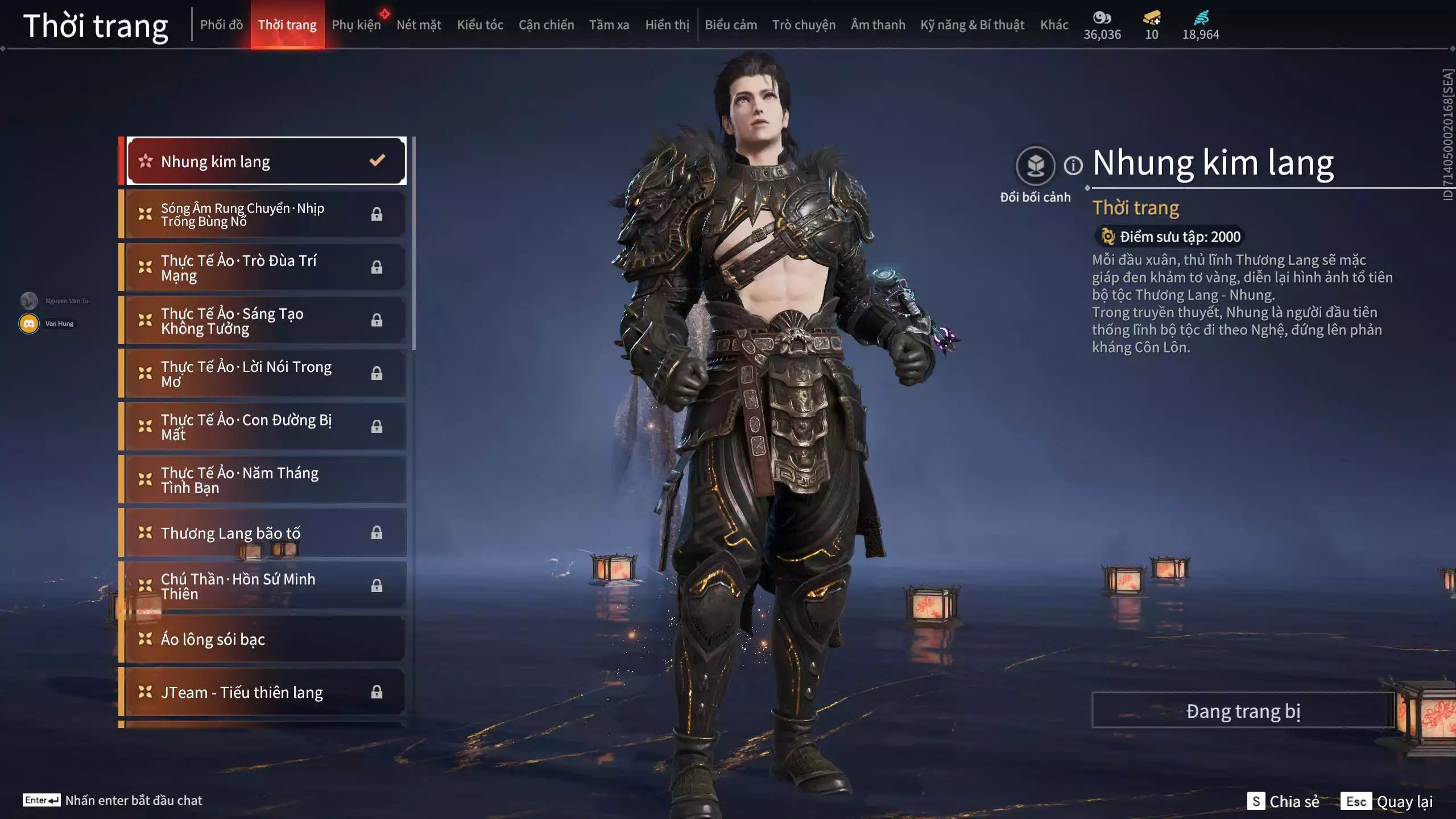Switch to Kỹ năng & Bí thuật tab

point(972,24)
